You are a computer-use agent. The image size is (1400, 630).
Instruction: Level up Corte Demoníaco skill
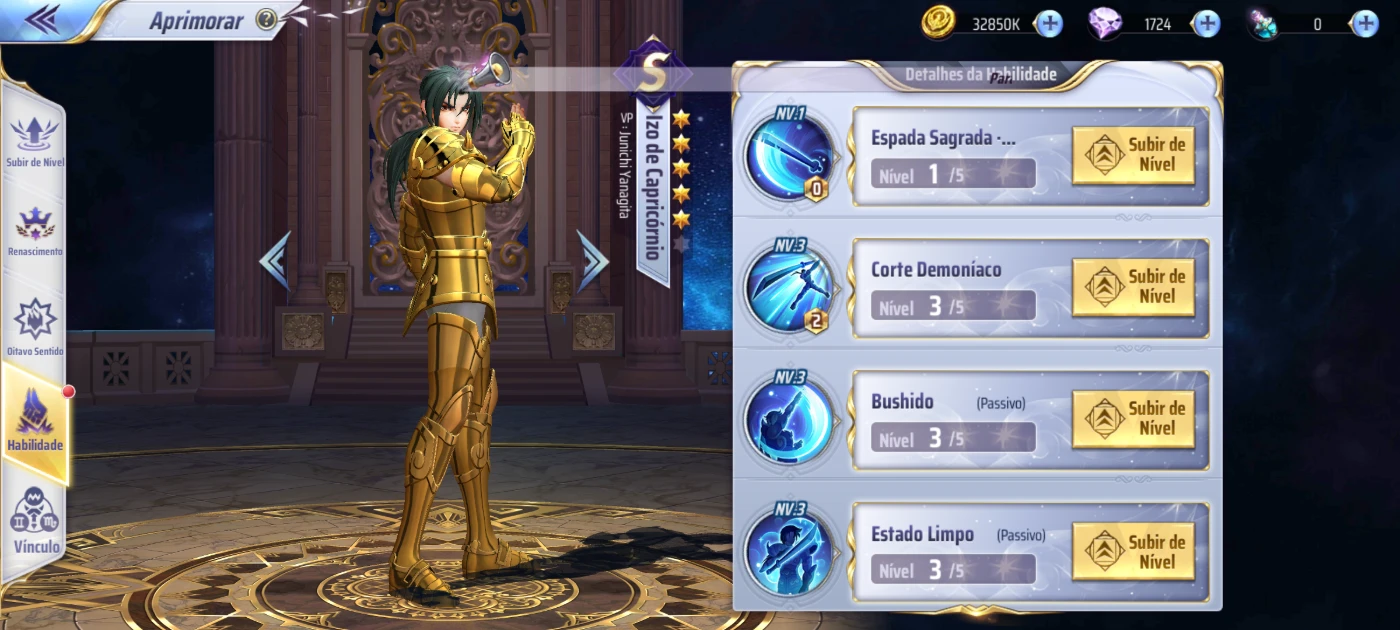1133,287
